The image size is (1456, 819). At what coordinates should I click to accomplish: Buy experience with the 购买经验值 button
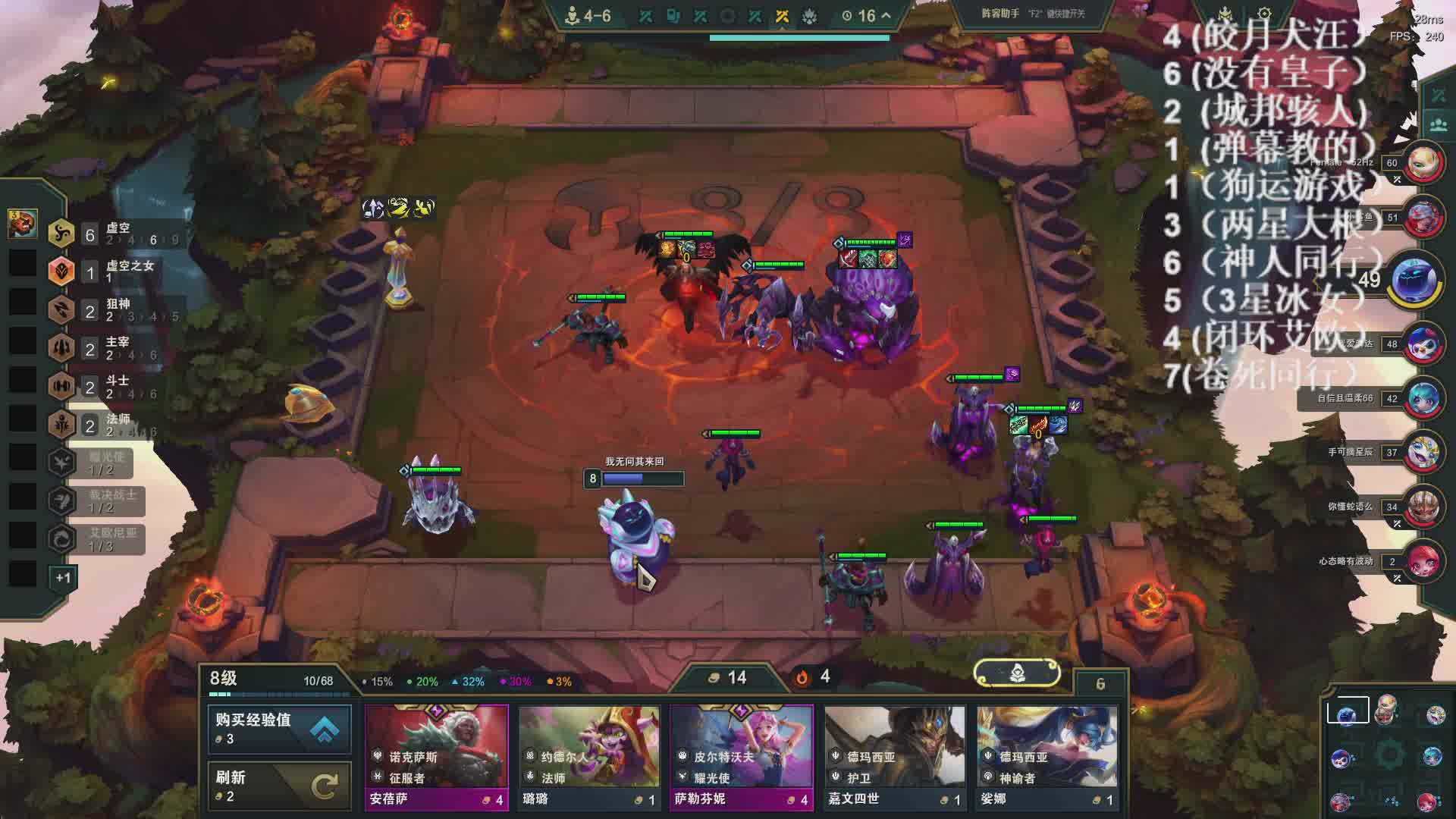tap(279, 729)
